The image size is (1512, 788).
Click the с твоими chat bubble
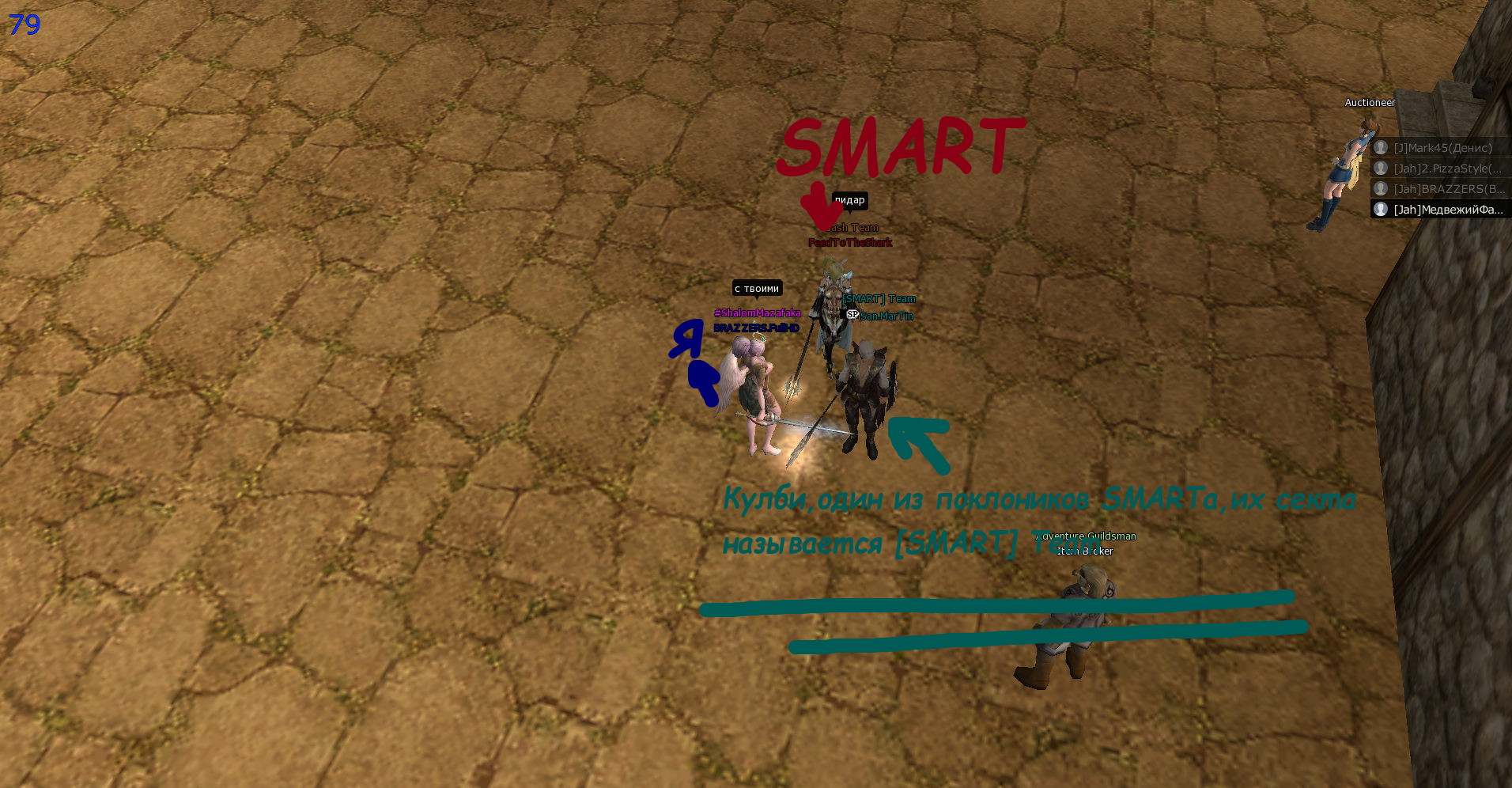pyautogui.click(x=756, y=289)
